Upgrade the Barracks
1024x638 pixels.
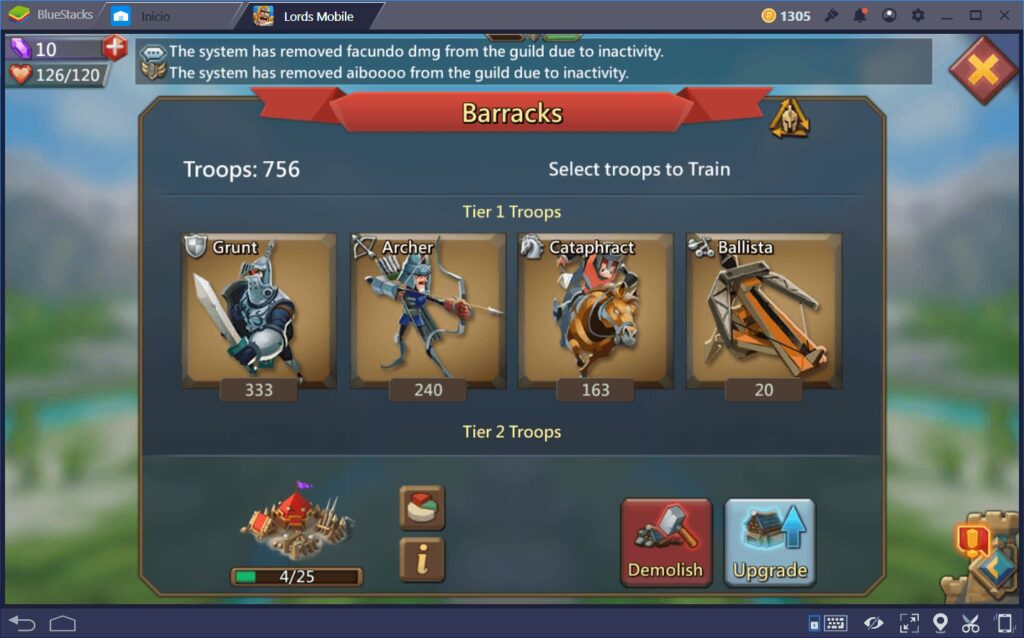click(769, 542)
